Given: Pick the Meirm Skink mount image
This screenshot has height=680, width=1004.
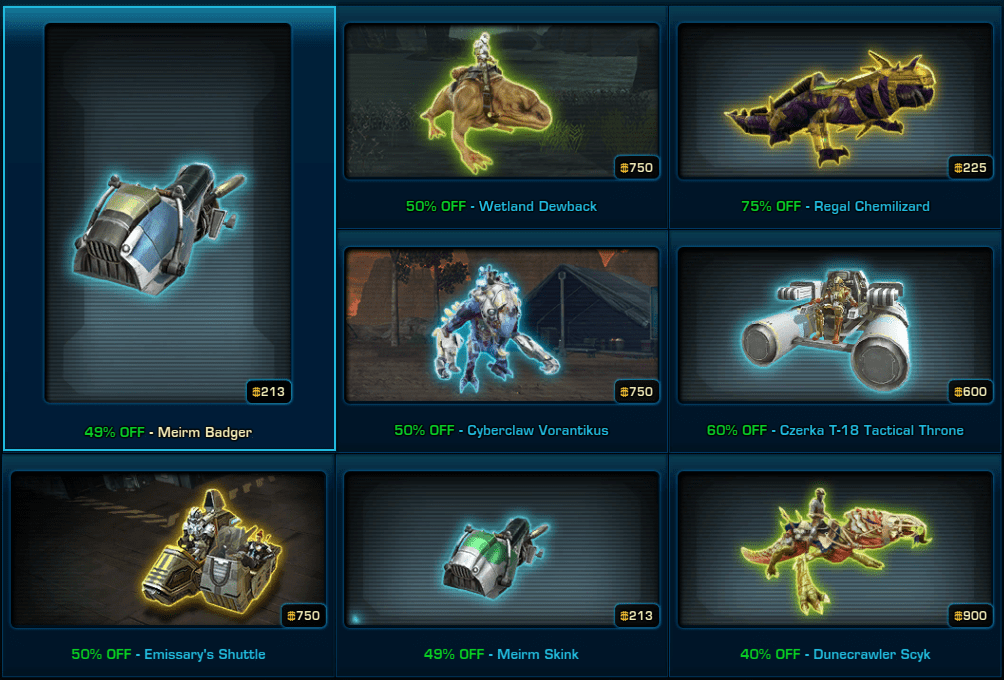Looking at the screenshot, I should tap(501, 549).
